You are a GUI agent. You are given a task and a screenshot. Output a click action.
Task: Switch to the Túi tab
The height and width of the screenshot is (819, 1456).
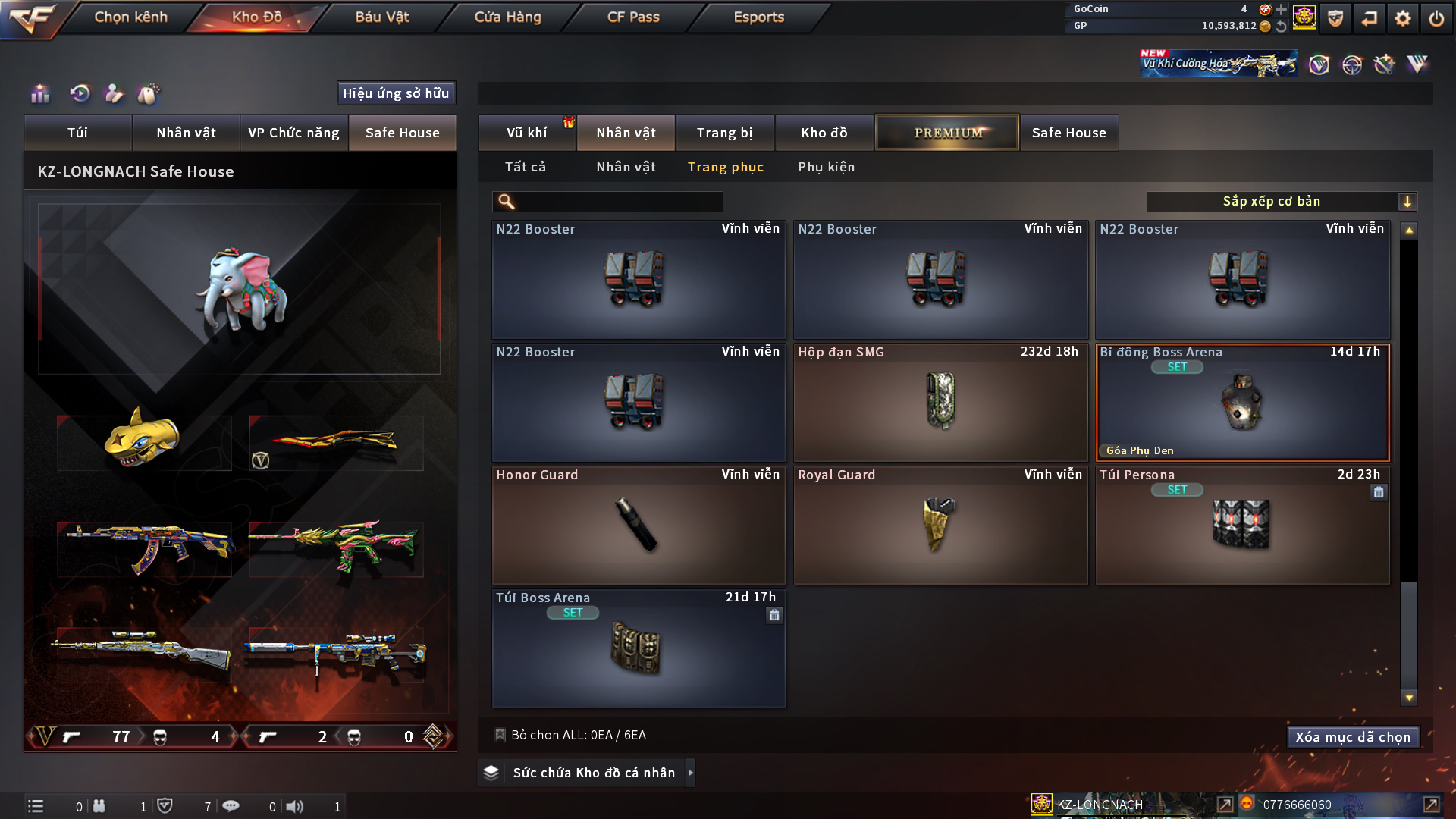[77, 133]
